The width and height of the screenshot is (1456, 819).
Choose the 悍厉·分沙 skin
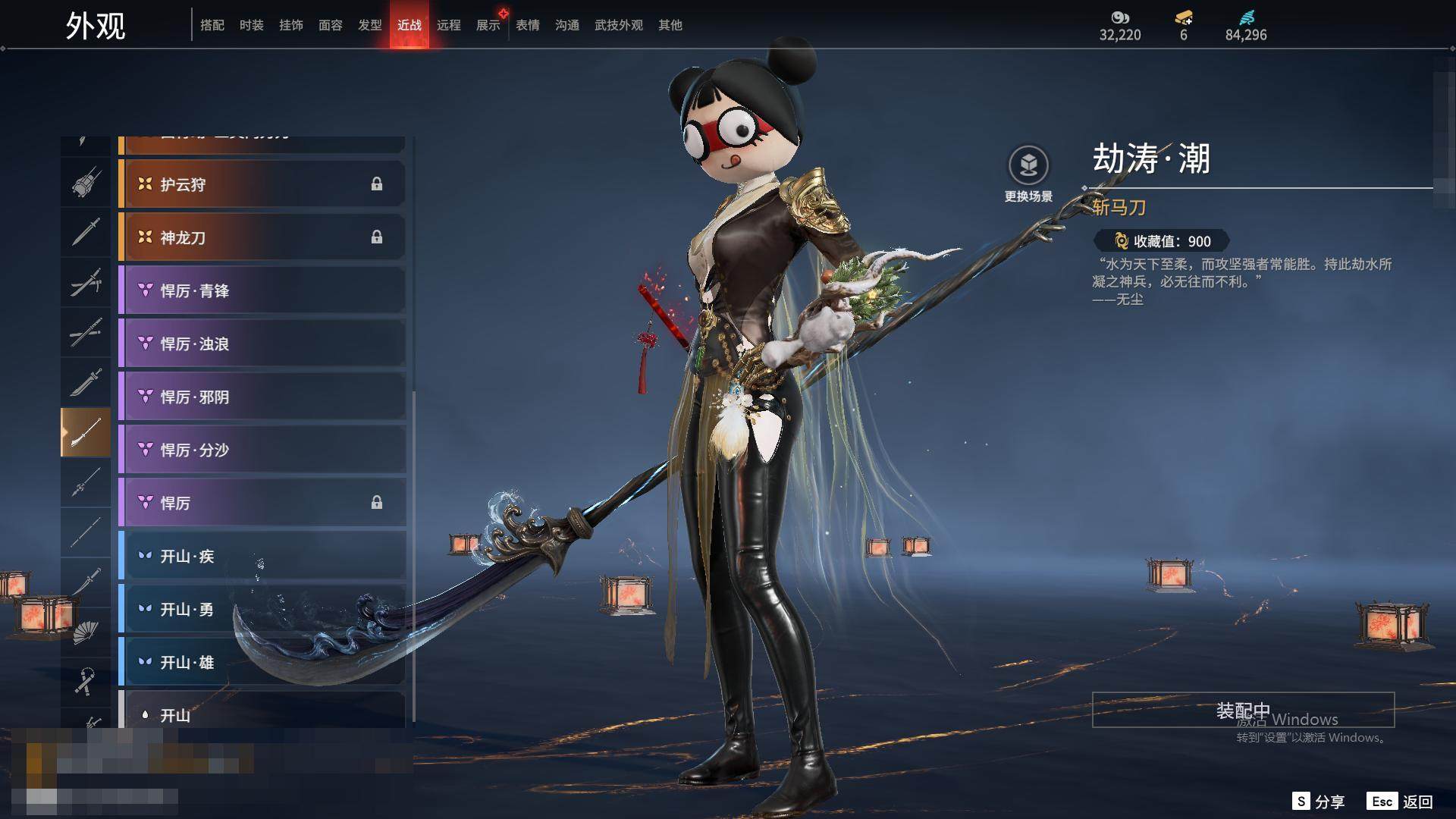tap(262, 450)
